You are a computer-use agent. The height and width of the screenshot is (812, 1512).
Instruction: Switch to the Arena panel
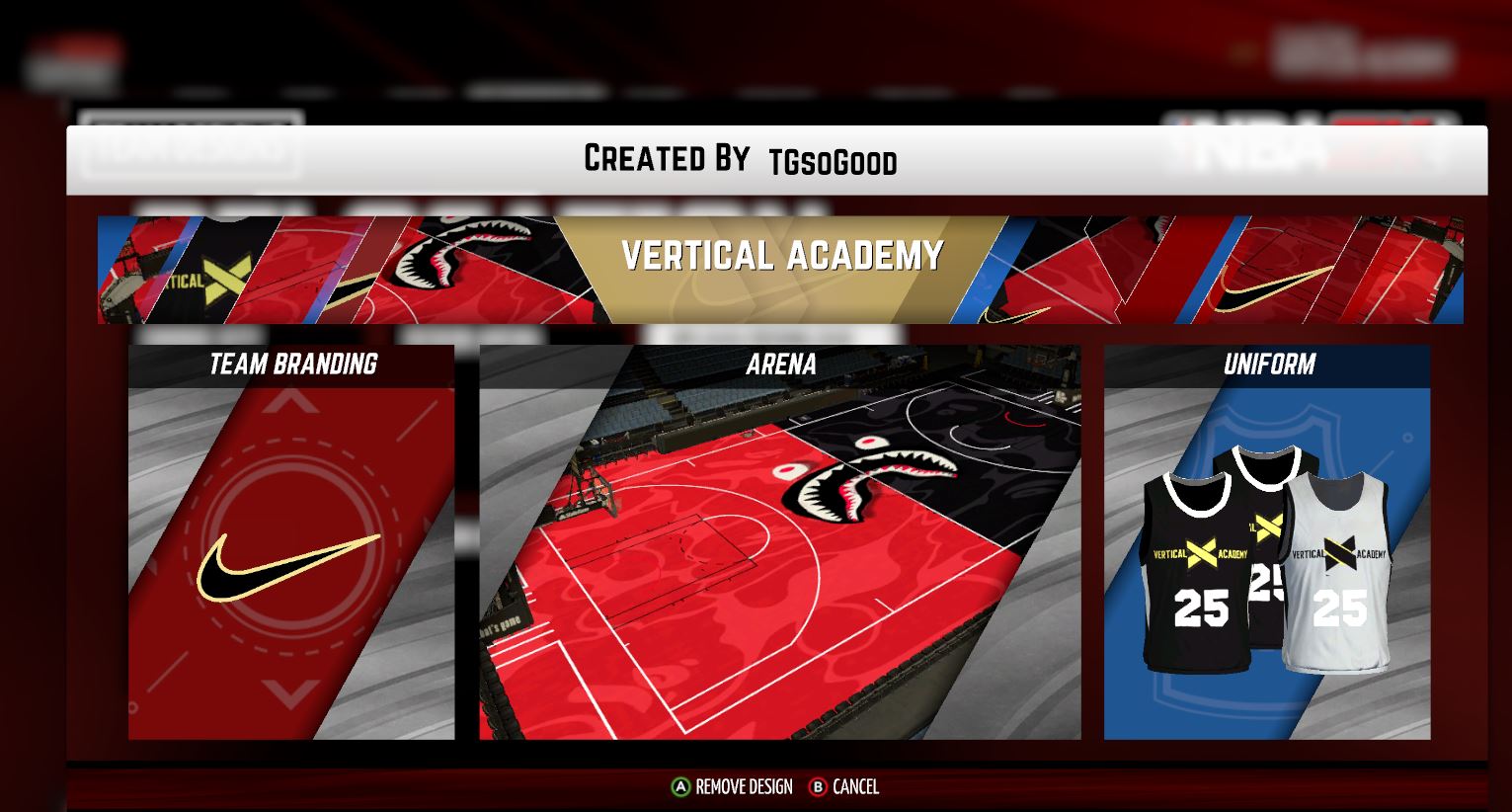coord(781,365)
